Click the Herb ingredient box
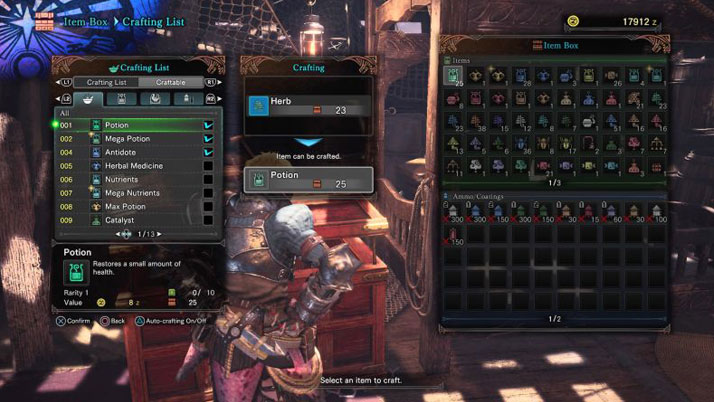The height and width of the screenshot is (402, 714). pyautogui.click(x=308, y=106)
